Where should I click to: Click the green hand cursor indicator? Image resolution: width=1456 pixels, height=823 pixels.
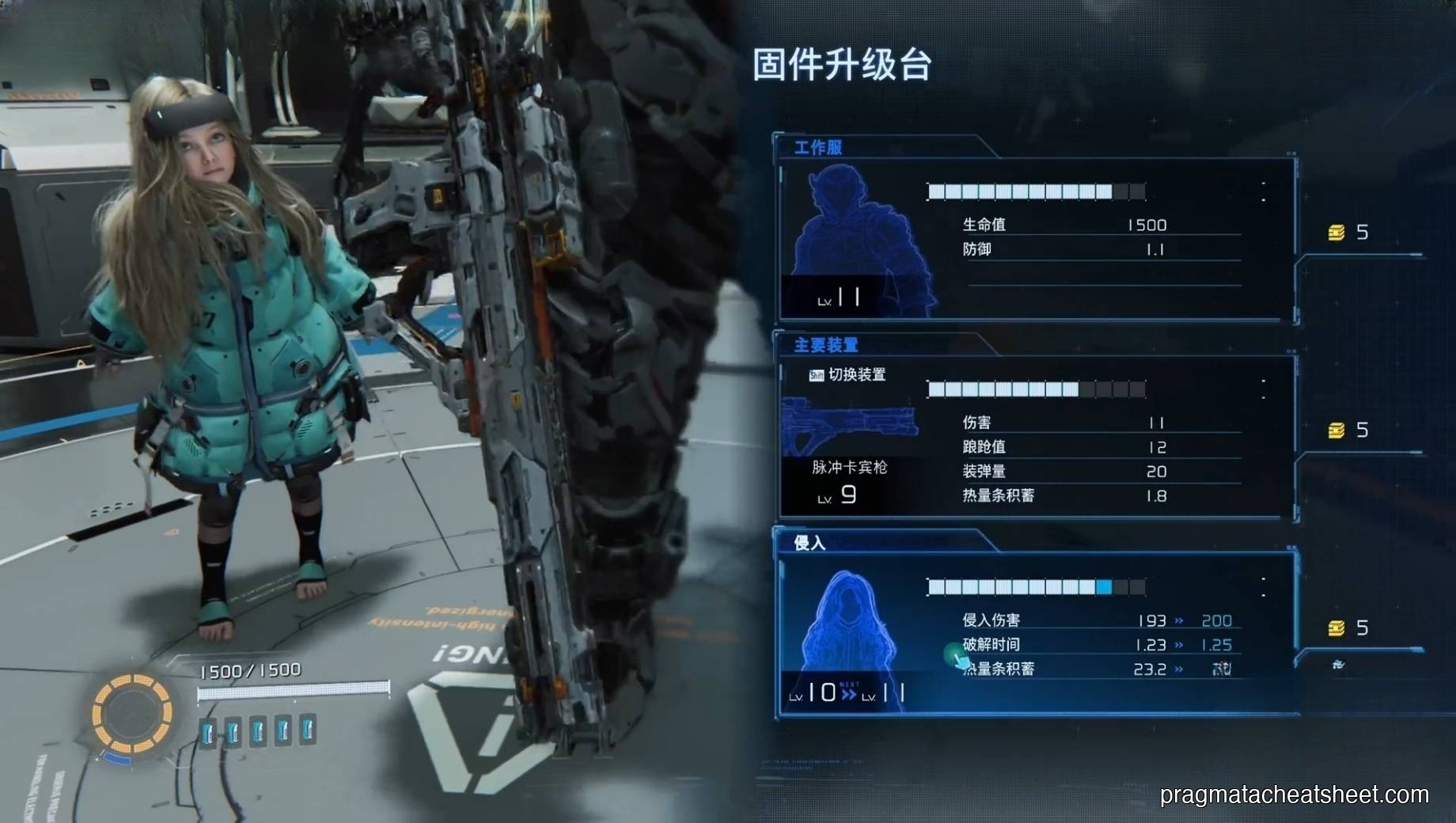coord(956,658)
